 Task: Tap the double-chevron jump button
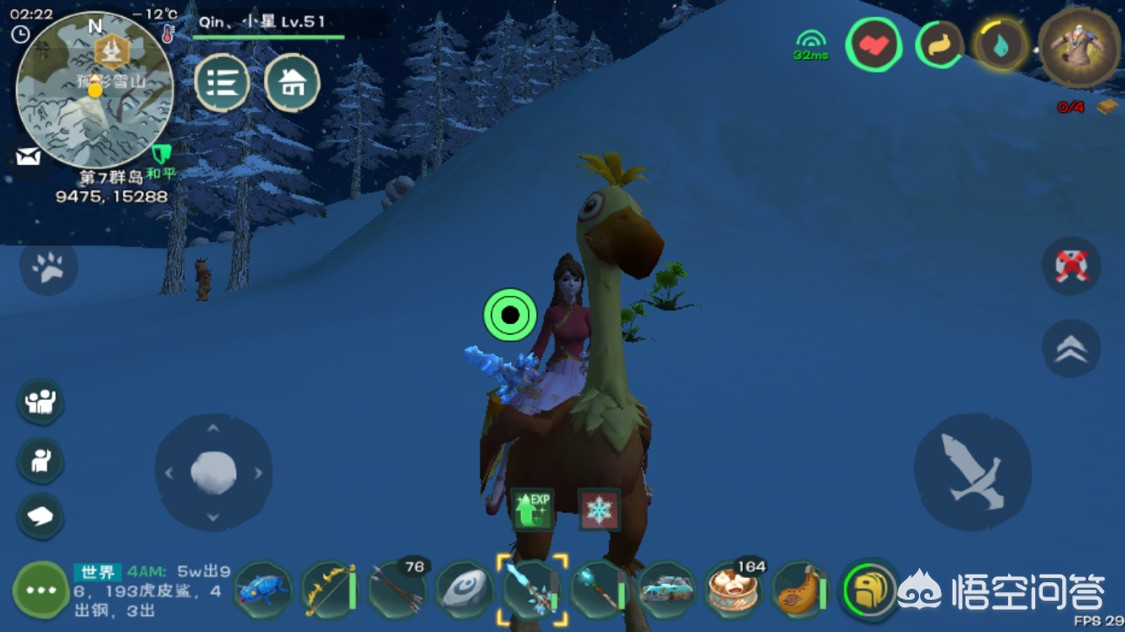[x=1071, y=348]
